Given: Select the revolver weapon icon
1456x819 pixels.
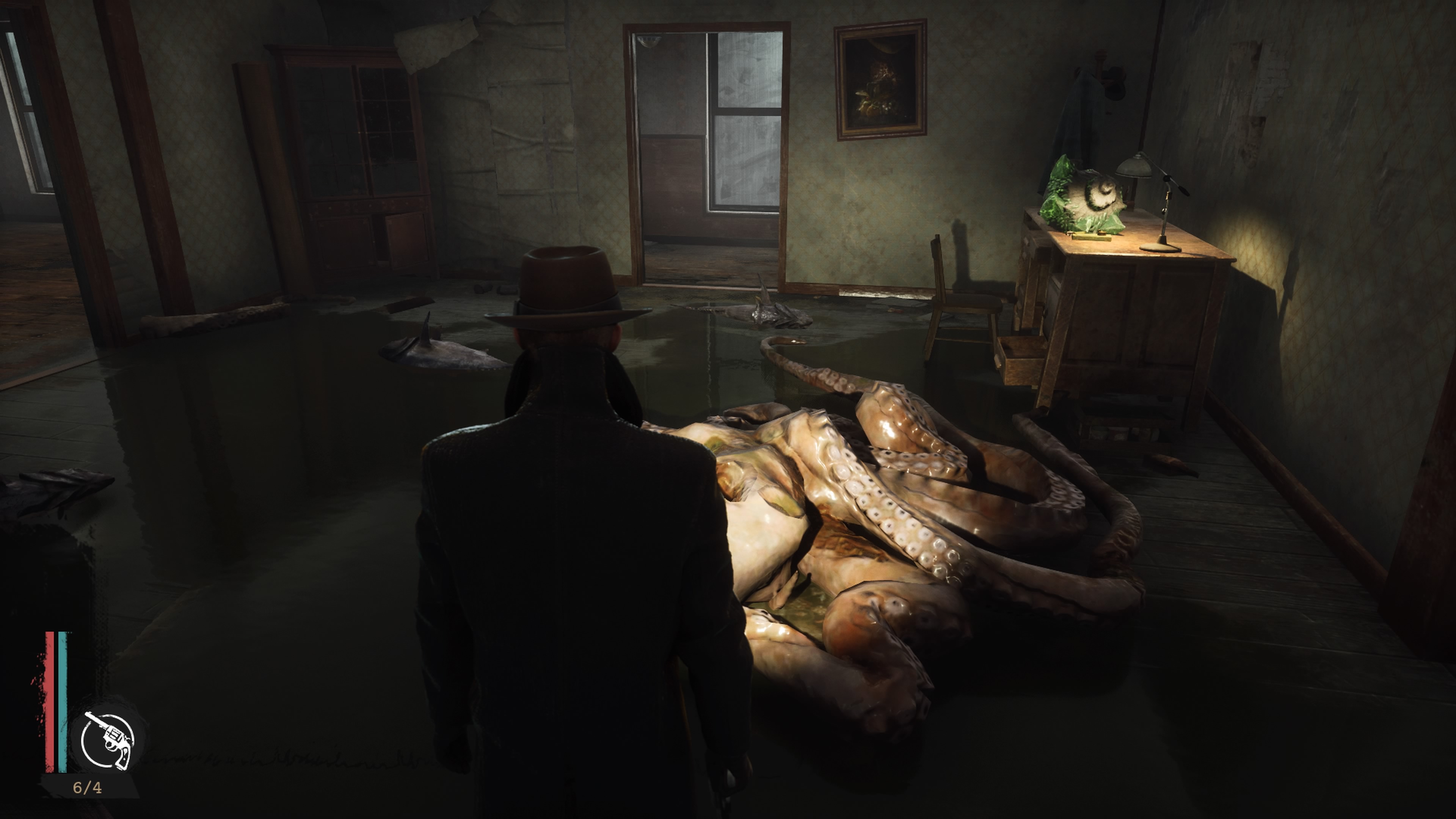Looking at the screenshot, I should pos(107,740).
